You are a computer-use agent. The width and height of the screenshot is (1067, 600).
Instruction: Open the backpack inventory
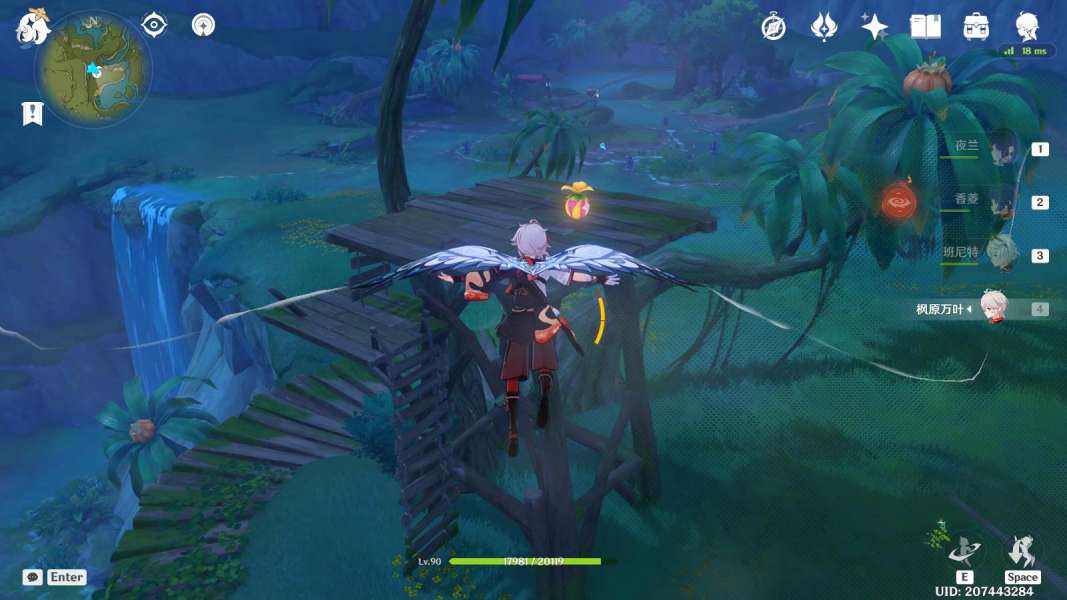tap(976, 27)
